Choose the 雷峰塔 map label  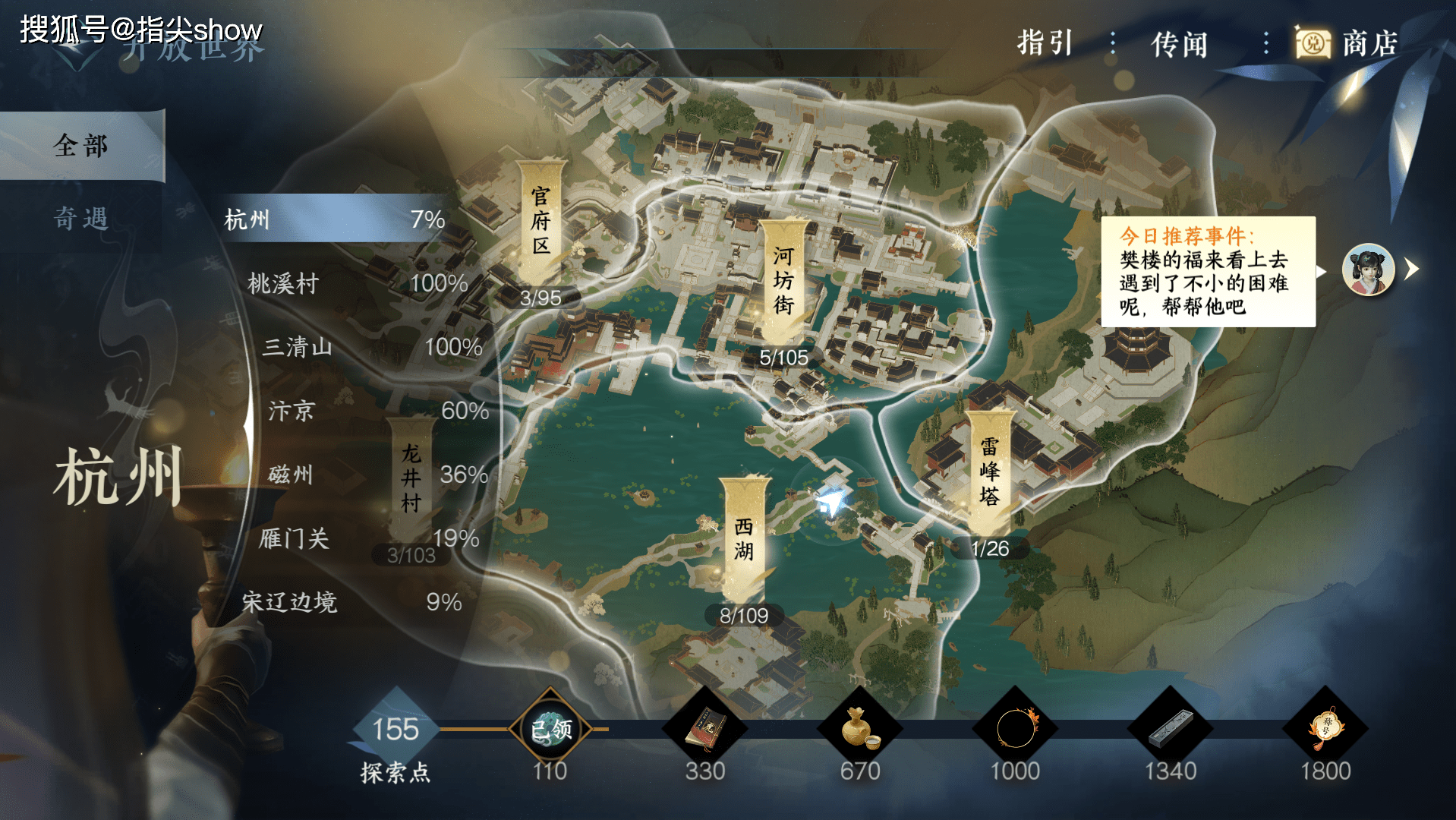989,471
